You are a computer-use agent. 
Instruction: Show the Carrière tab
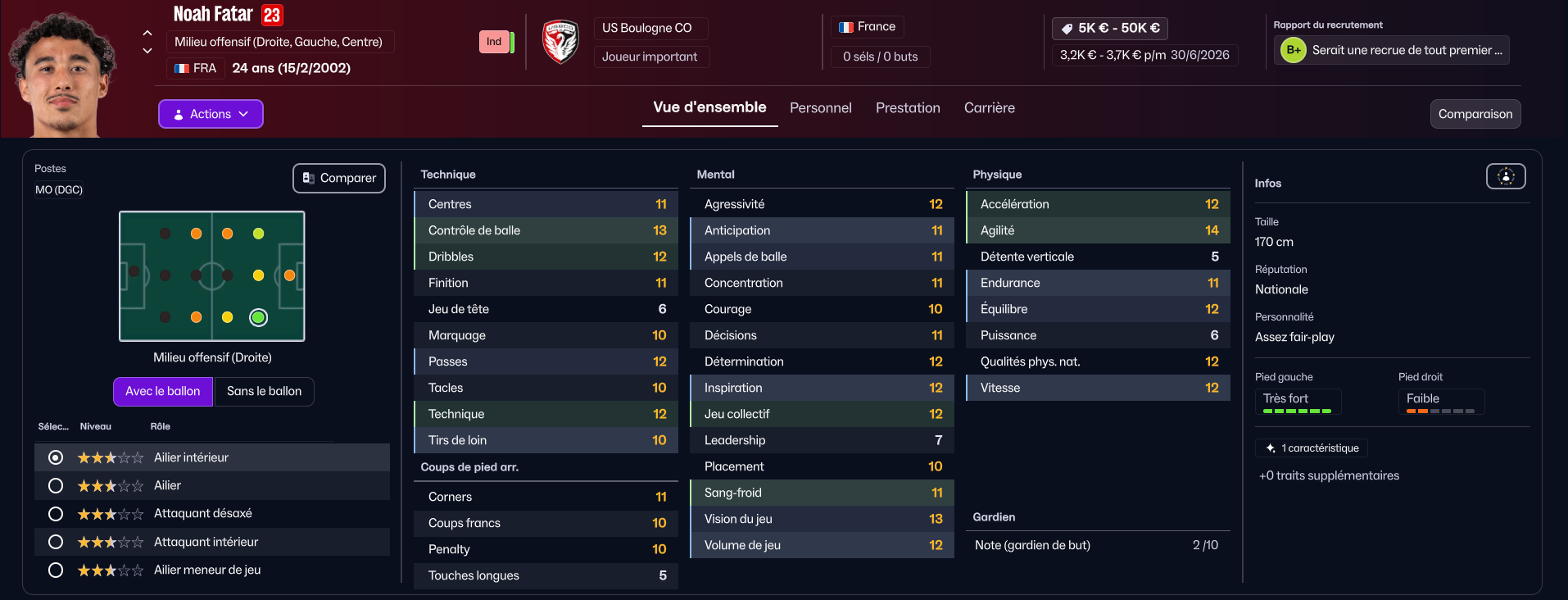989,108
